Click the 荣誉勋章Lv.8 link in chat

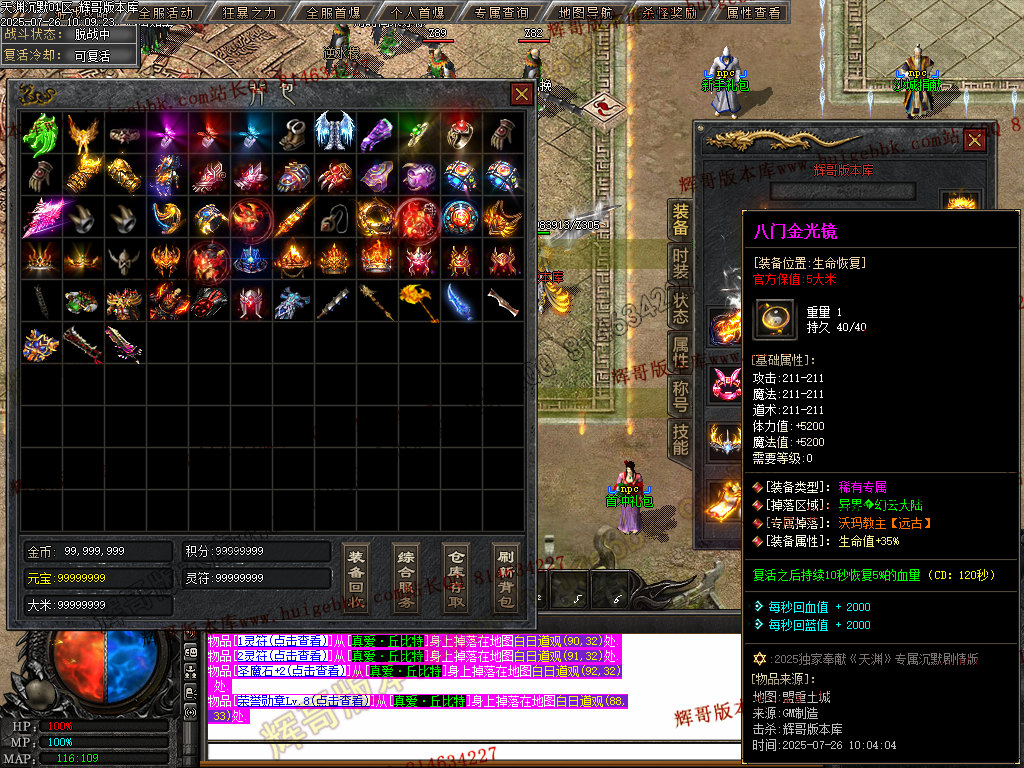coord(273,701)
